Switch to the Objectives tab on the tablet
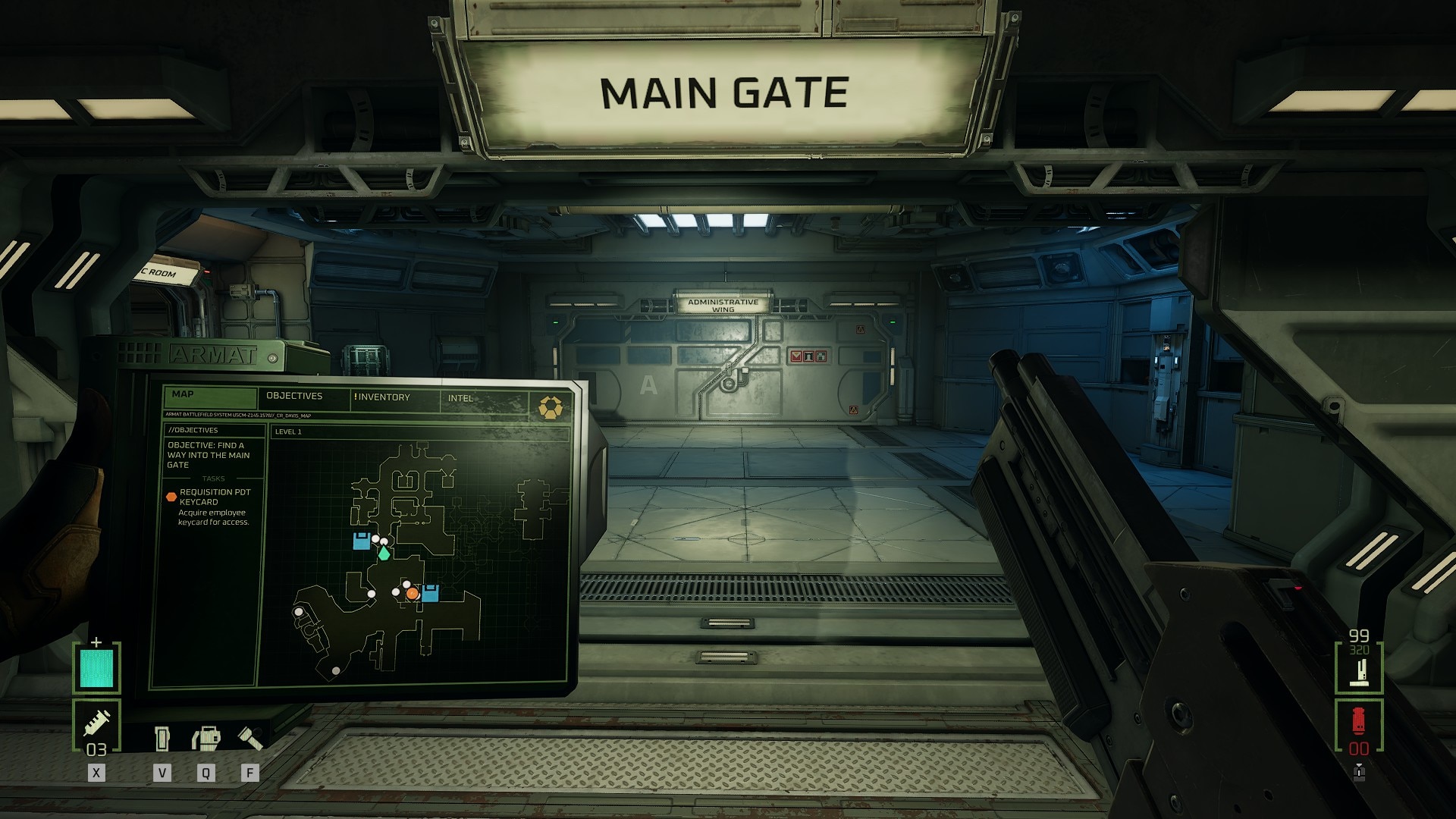1456x819 pixels. (x=294, y=396)
